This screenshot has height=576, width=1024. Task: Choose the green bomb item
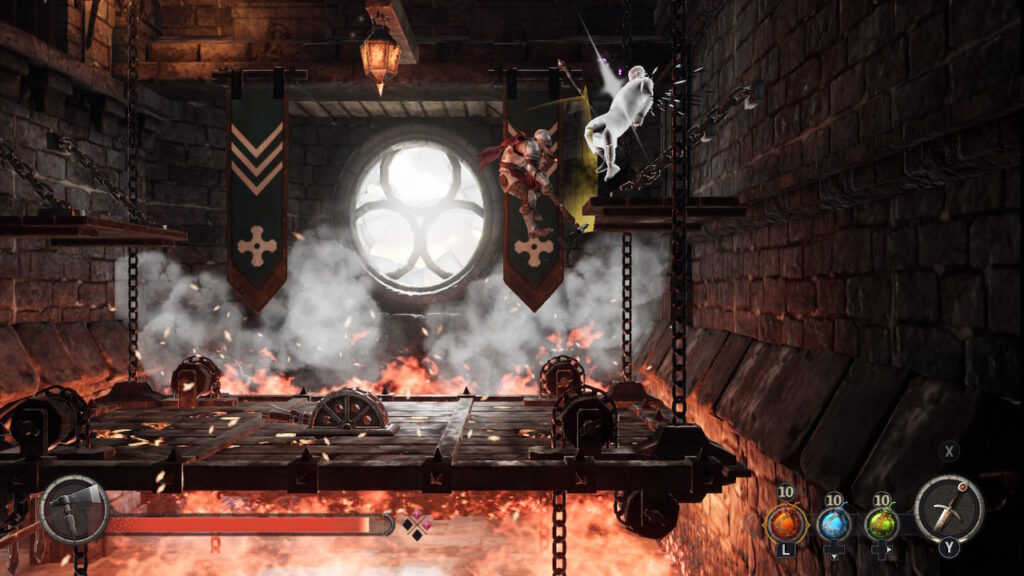tap(881, 523)
